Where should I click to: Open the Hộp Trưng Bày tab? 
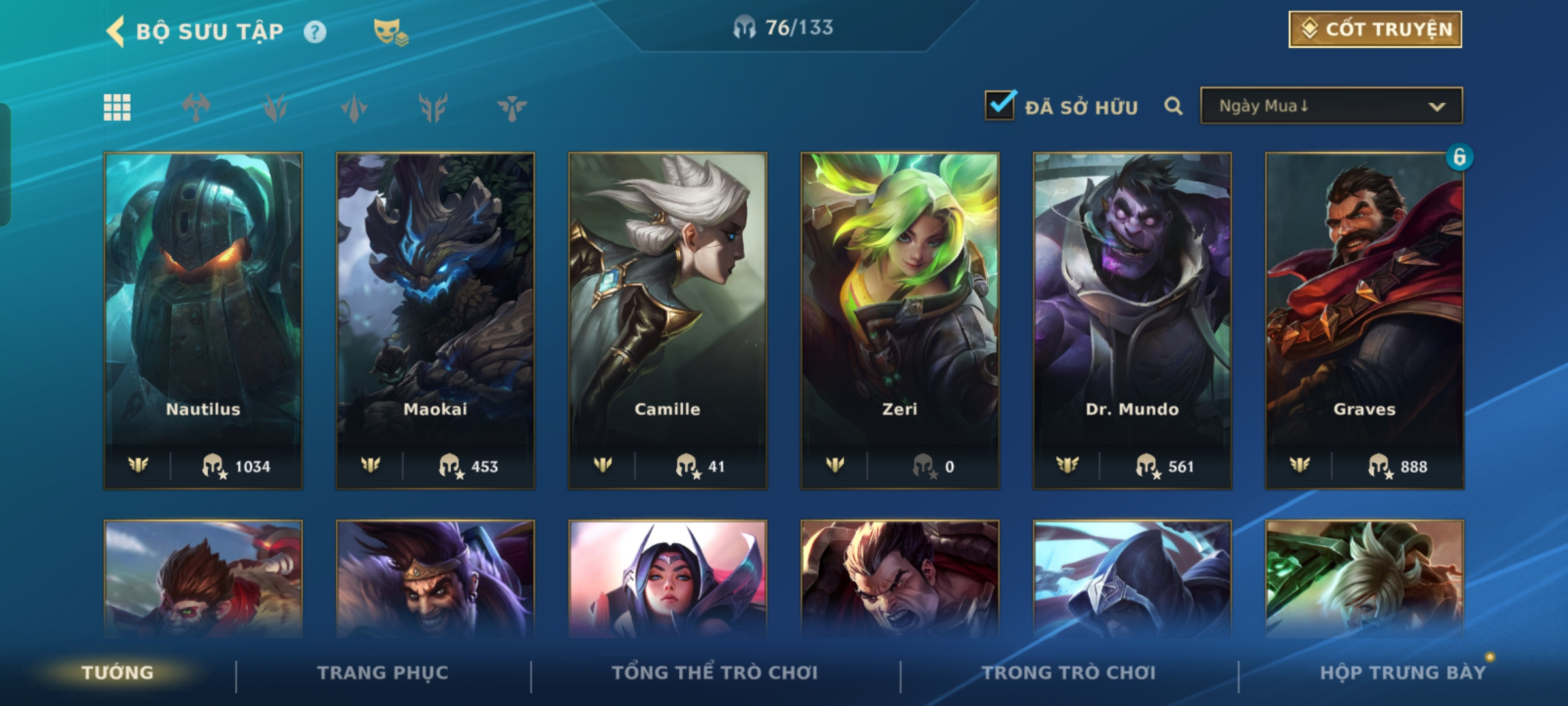[x=1402, y=673]
